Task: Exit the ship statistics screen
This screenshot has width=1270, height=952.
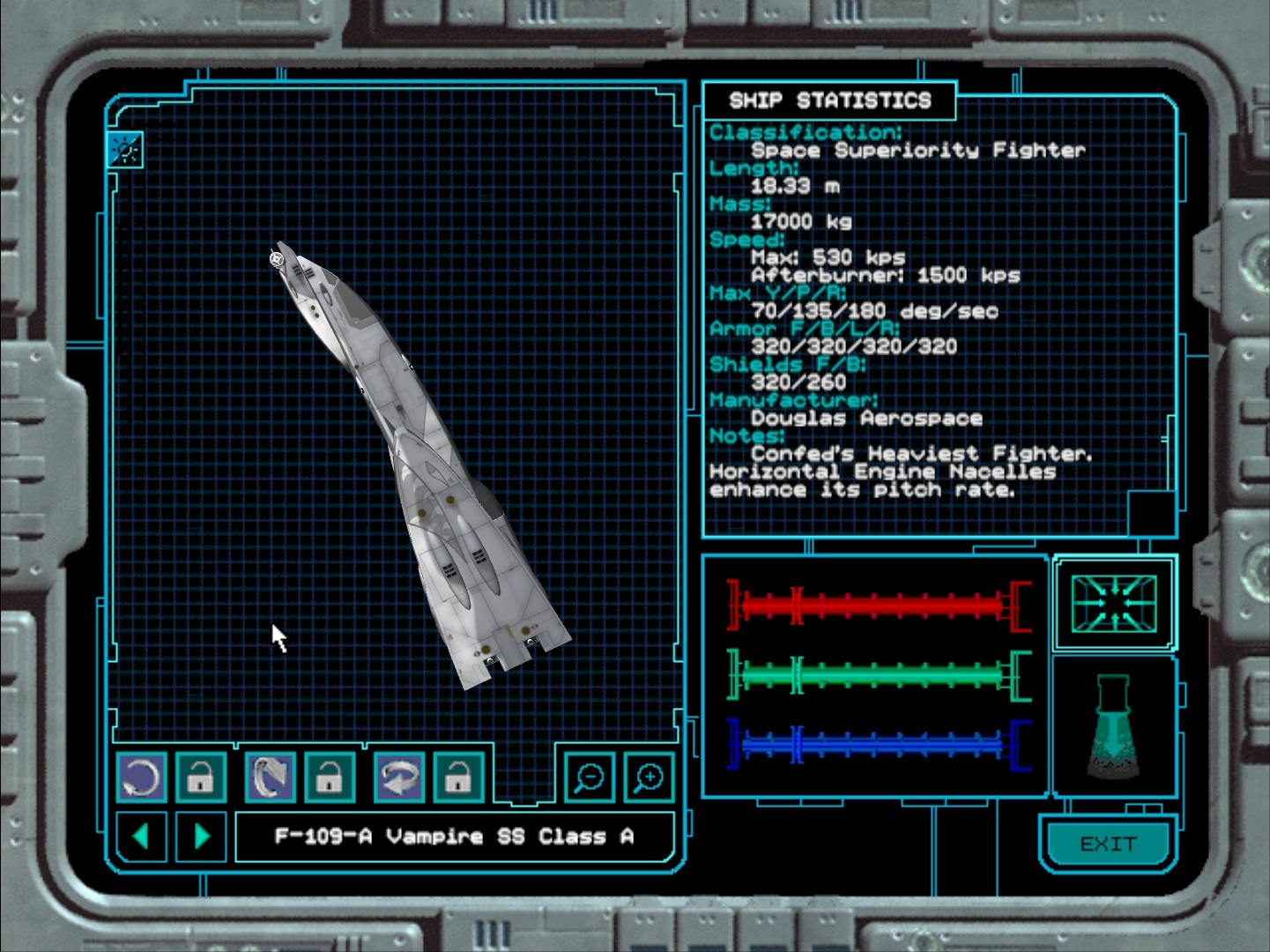Action: tap(1108, 844)
